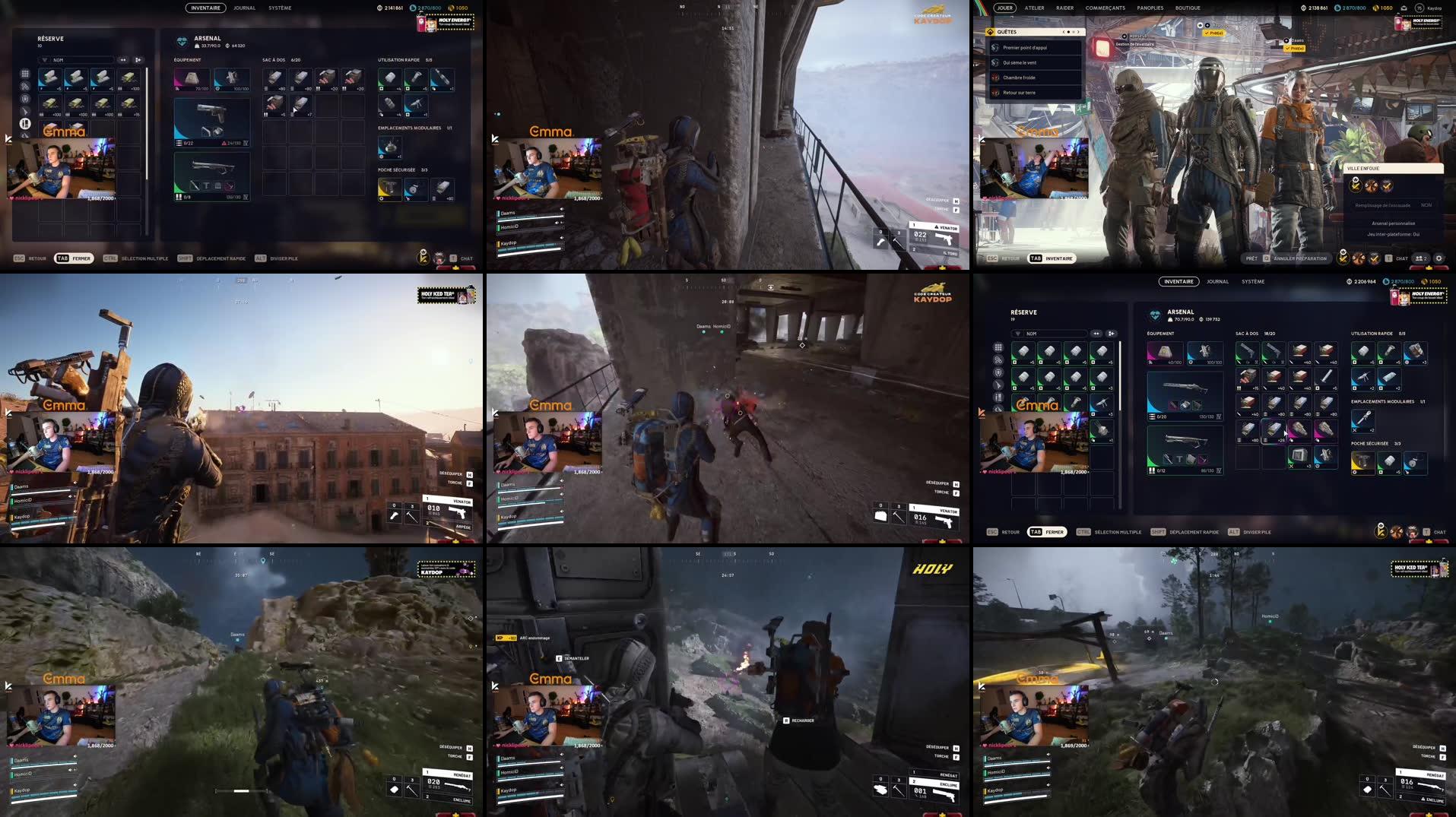Screen dimensions: 1456x817
Task: Select the grid category icon in the Réserve sidebar
Action: pyautogui.click(x=25, y=74)
